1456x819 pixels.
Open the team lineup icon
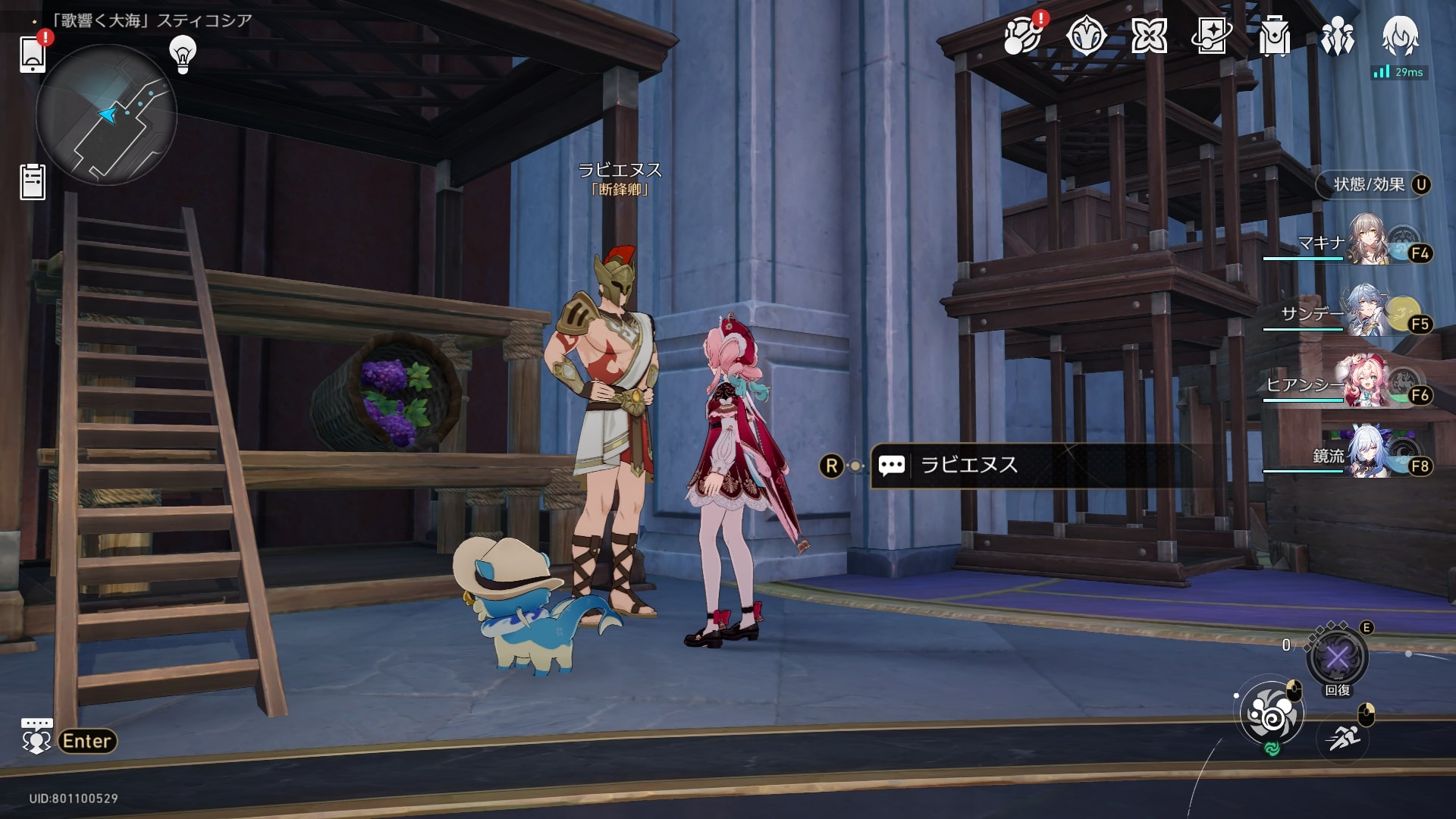(1337, 36)
